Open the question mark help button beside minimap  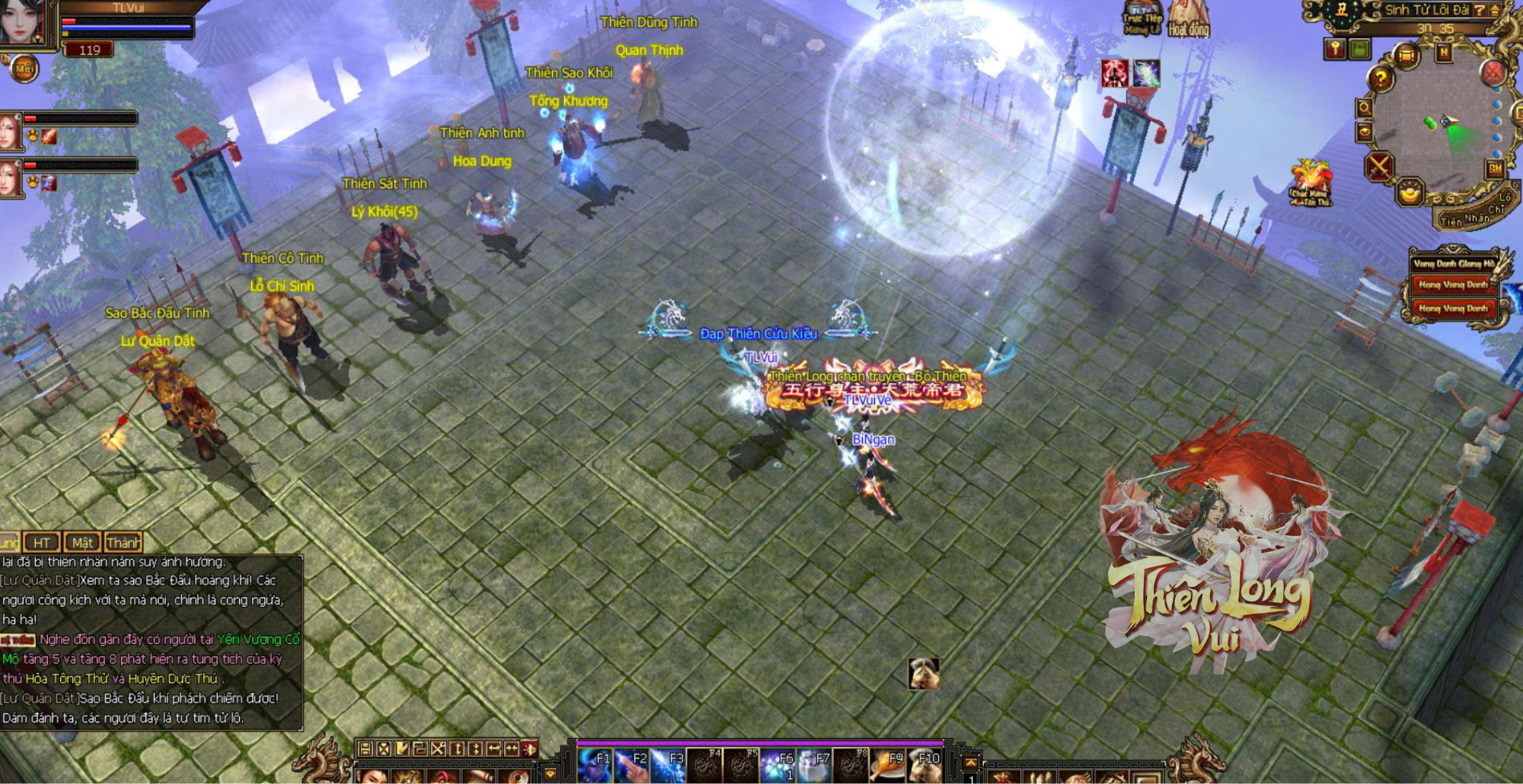(x=1381, y=78)
